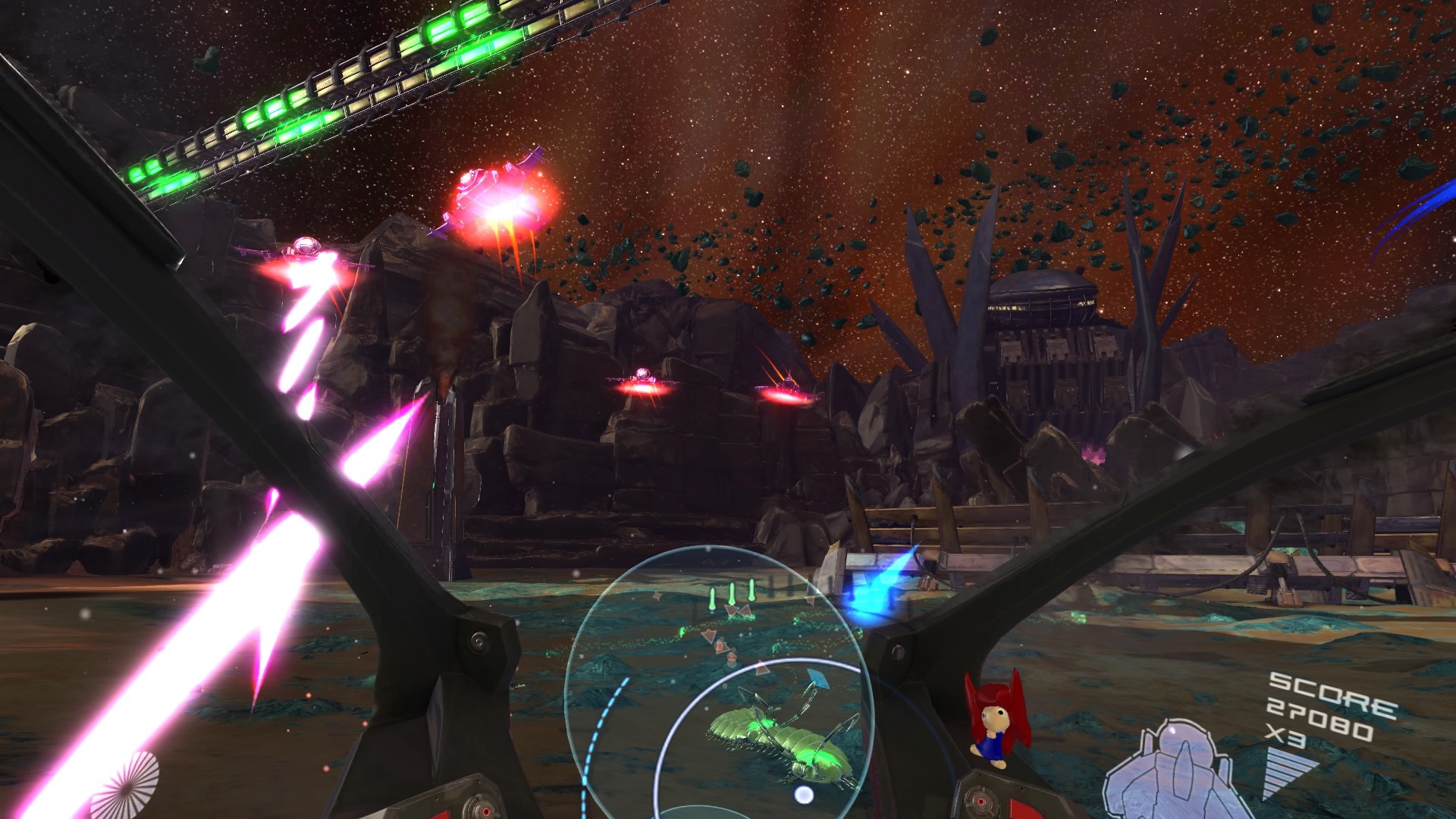The width and height of the screenshot is (1456, 819).
Task: Click the striped radial disc gauge
Action: tap(126, 786)
